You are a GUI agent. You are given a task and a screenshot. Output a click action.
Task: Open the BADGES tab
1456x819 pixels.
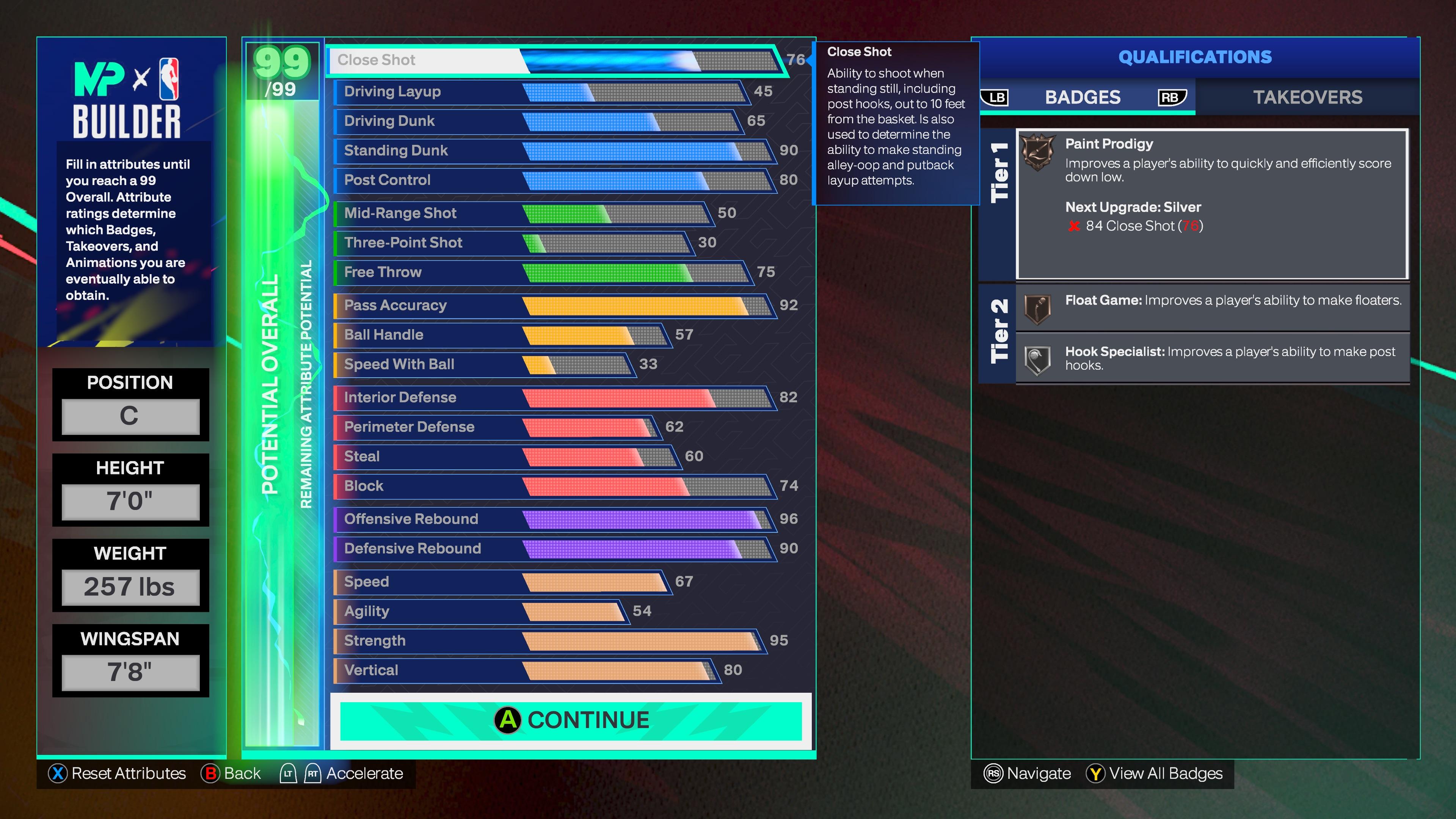[x=1083, y=97]
